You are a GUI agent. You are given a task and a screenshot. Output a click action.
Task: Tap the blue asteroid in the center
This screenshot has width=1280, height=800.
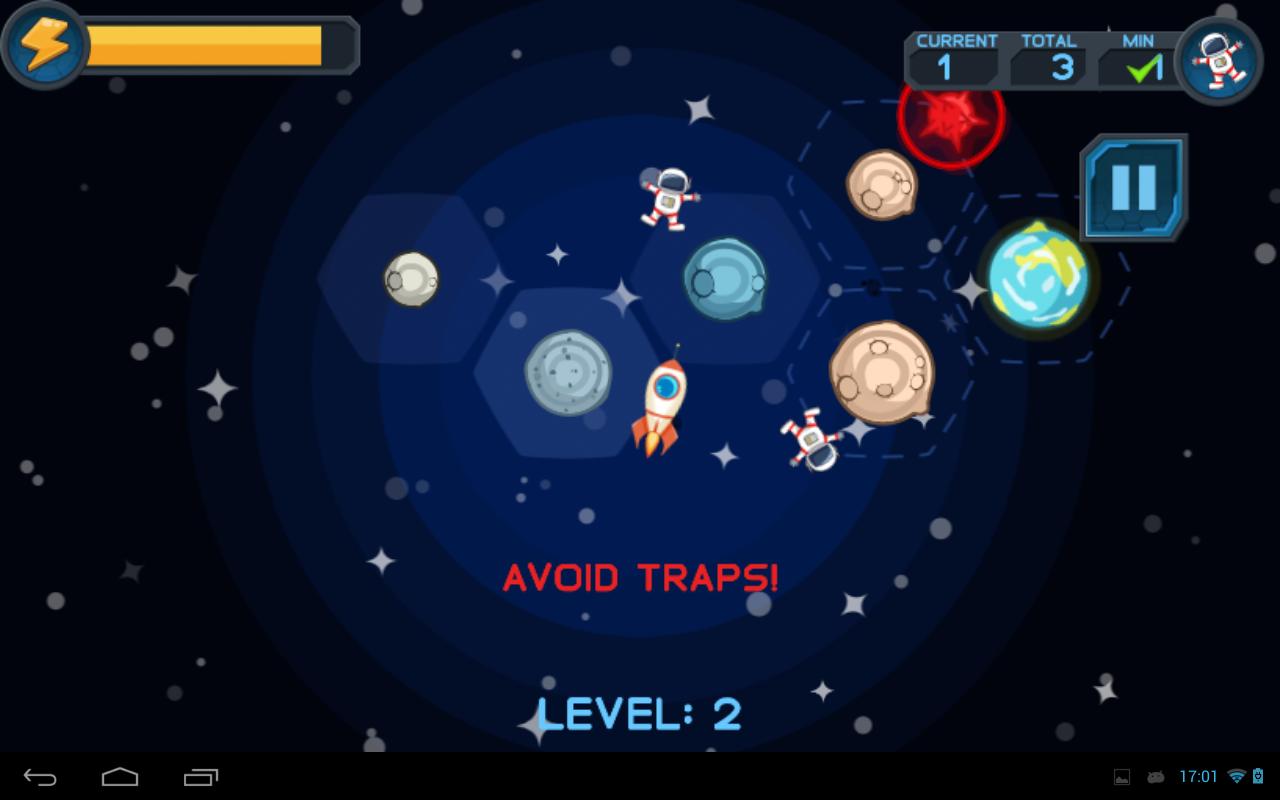724,278
